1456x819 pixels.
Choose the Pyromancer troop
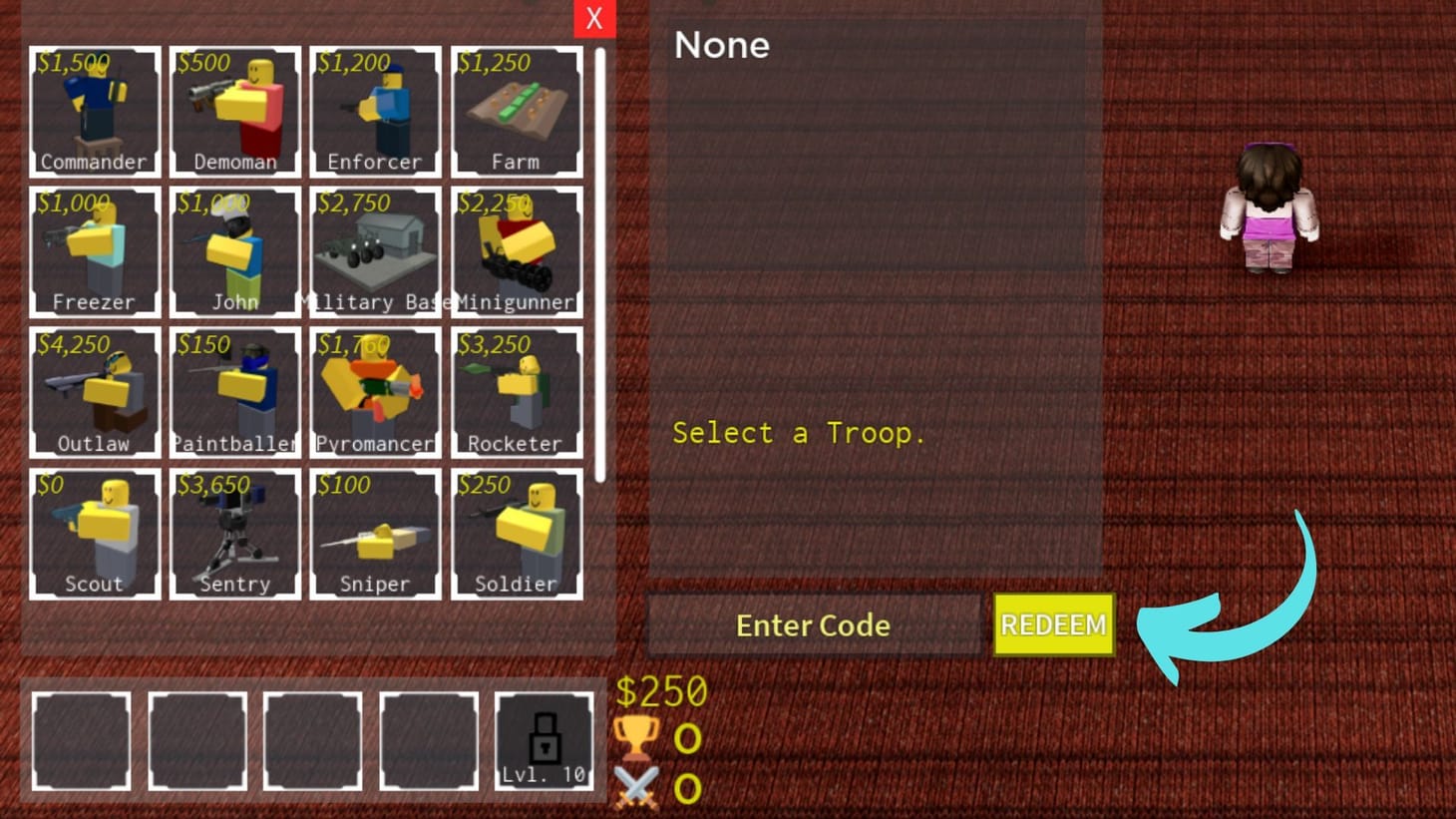[376, 393]
